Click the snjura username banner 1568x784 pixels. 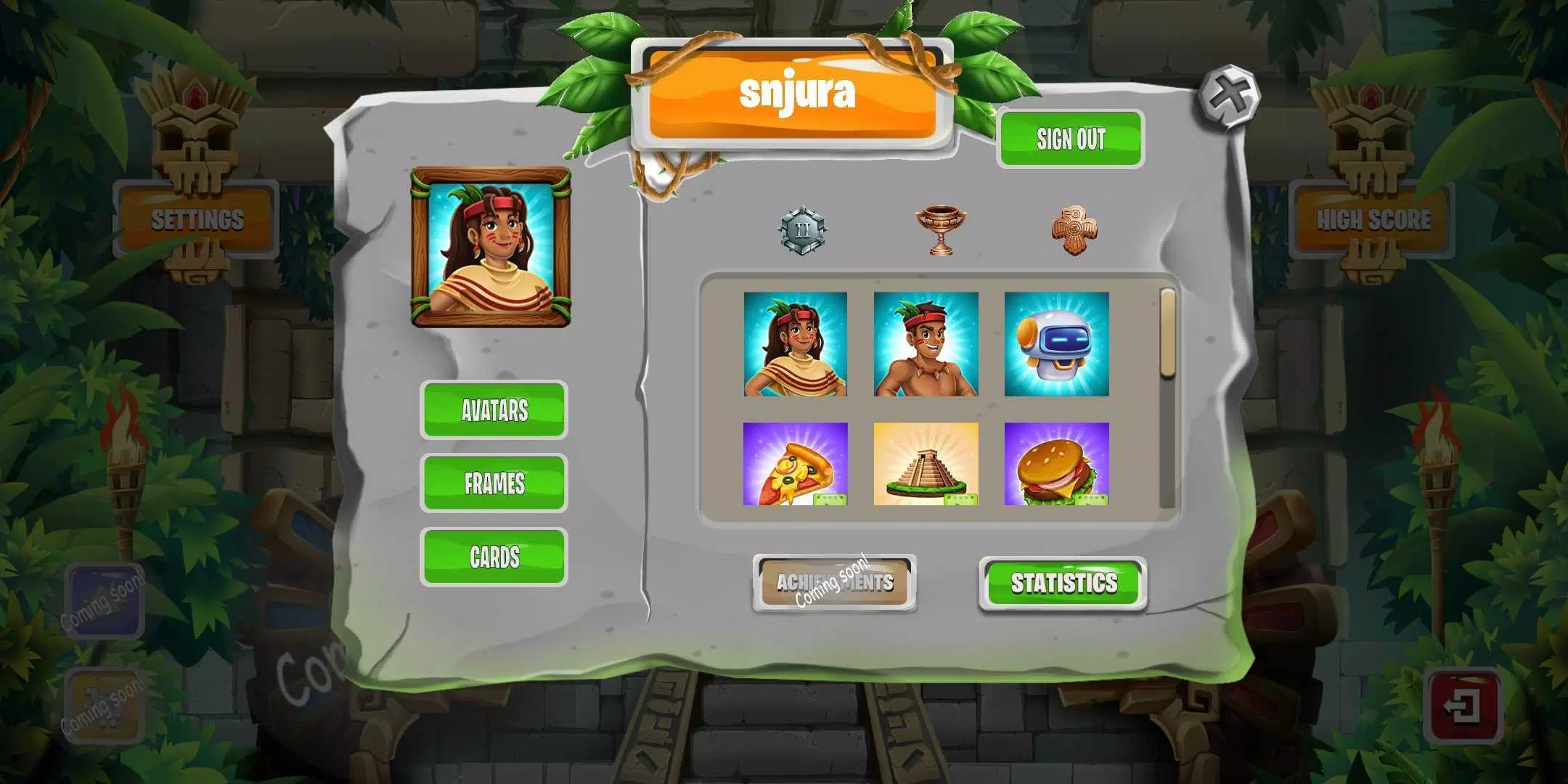tap(793, 94)
